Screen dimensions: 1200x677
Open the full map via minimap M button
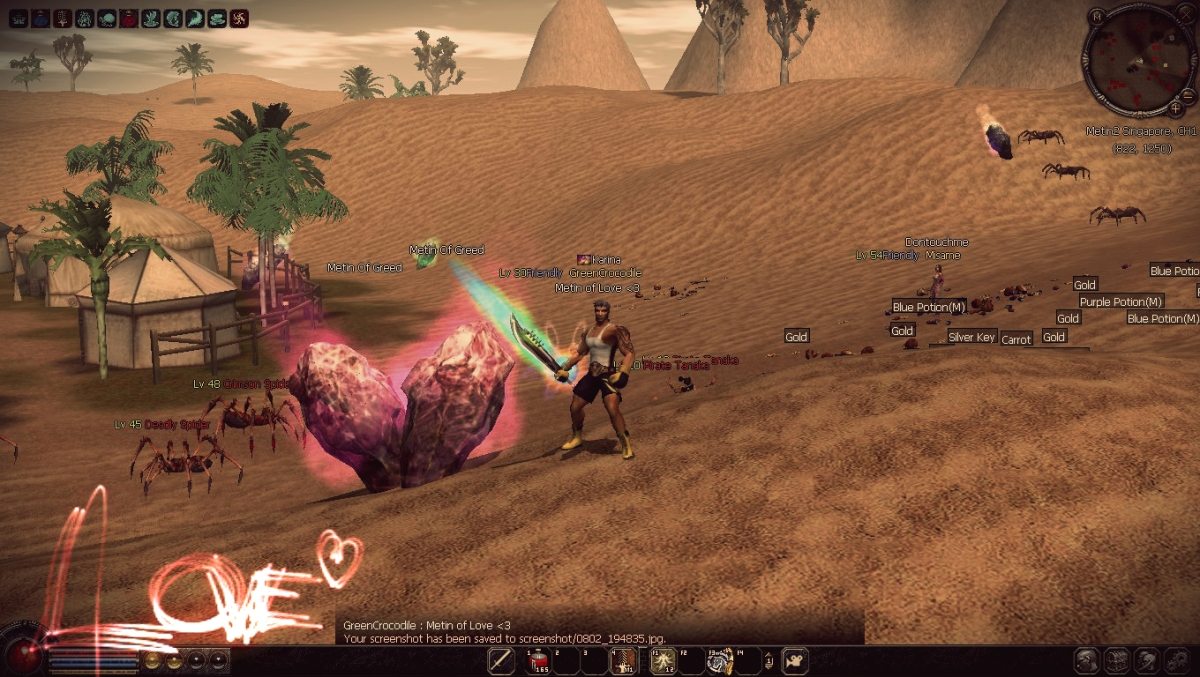(1097, 16)
